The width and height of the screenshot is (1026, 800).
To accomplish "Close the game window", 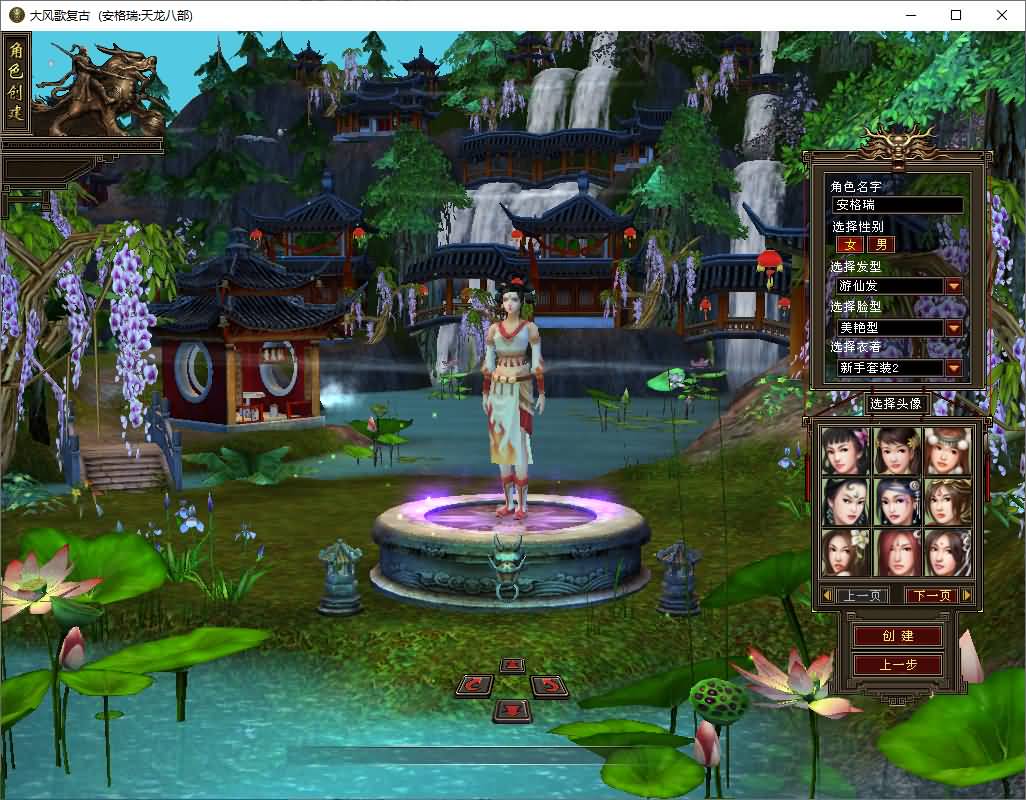I will [x=1002, y=15].
